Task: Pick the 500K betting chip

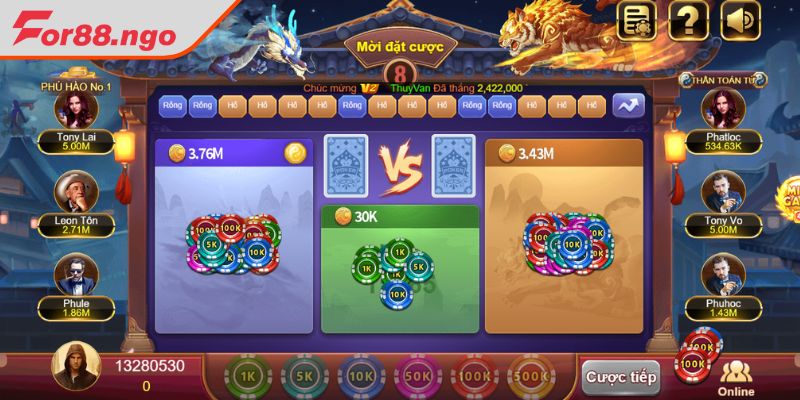Action: tap(532, 376)
